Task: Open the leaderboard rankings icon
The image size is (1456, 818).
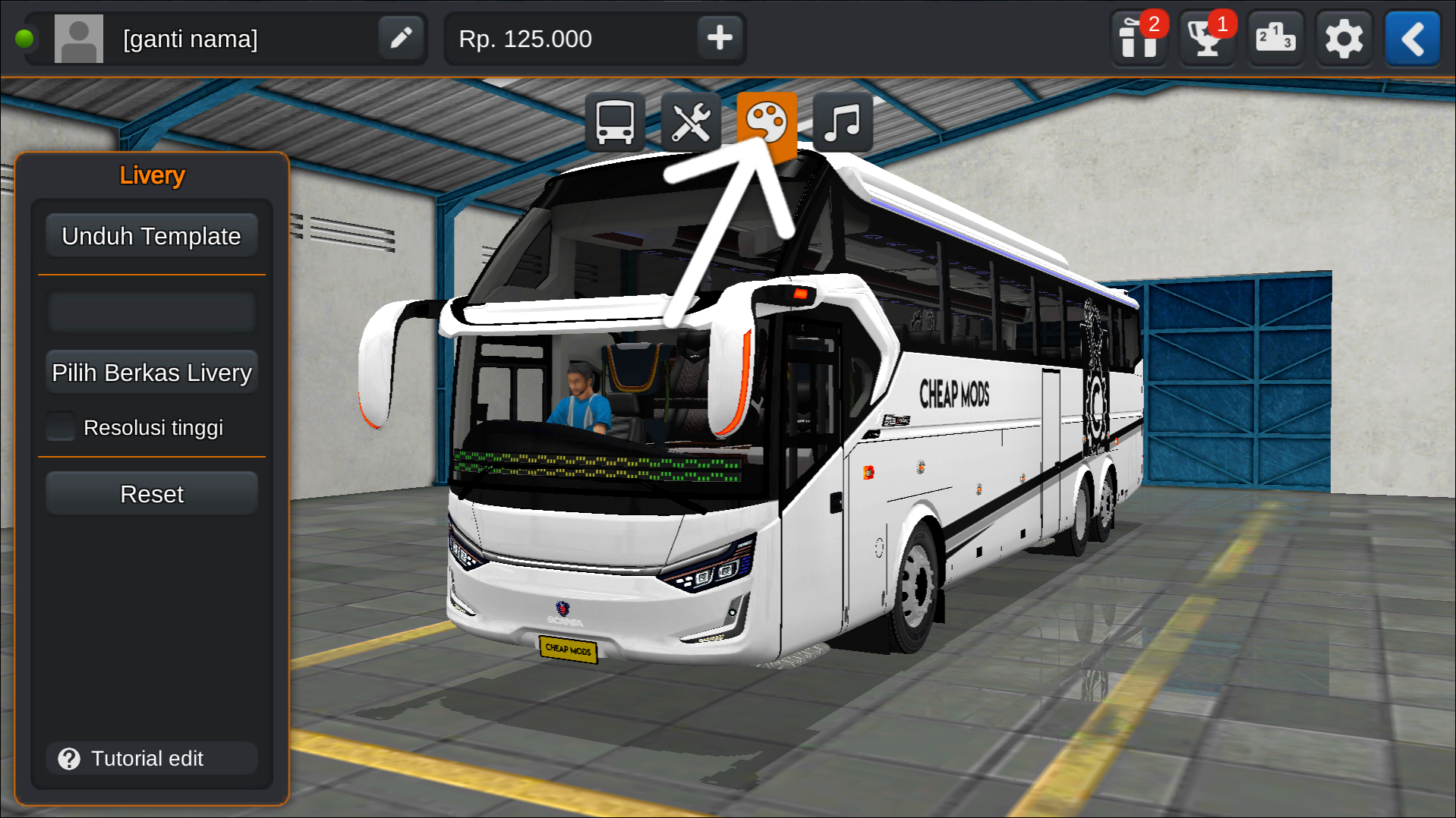Action: point(1275,38)
